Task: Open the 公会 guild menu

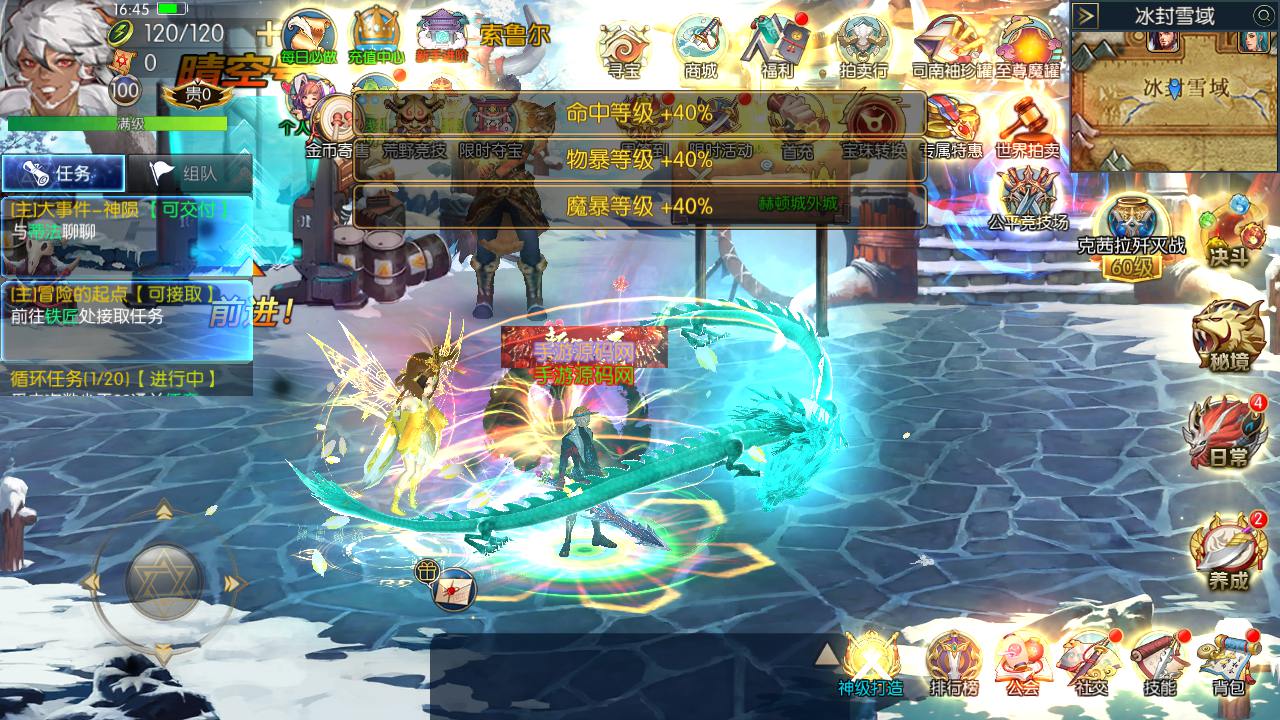Action: 1023,663
